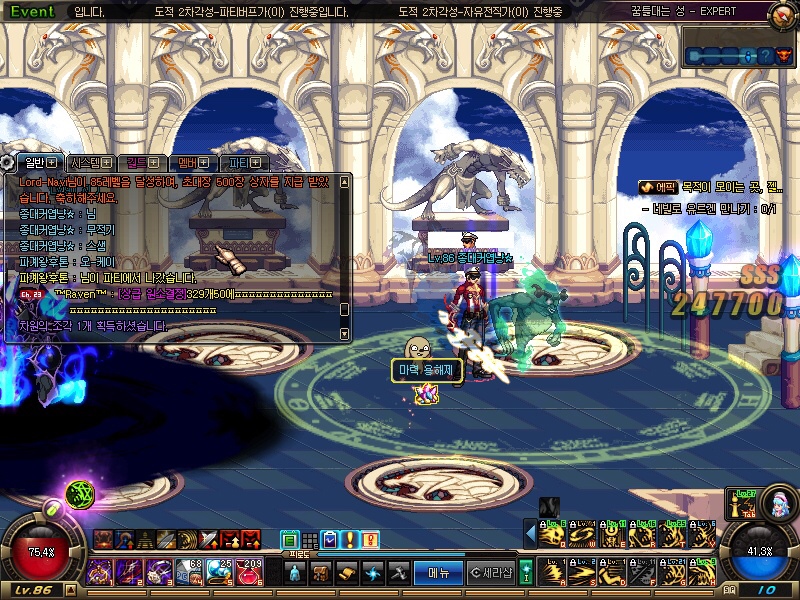
Task: Open the dungeon room minimap
Action: click(740, 56)
